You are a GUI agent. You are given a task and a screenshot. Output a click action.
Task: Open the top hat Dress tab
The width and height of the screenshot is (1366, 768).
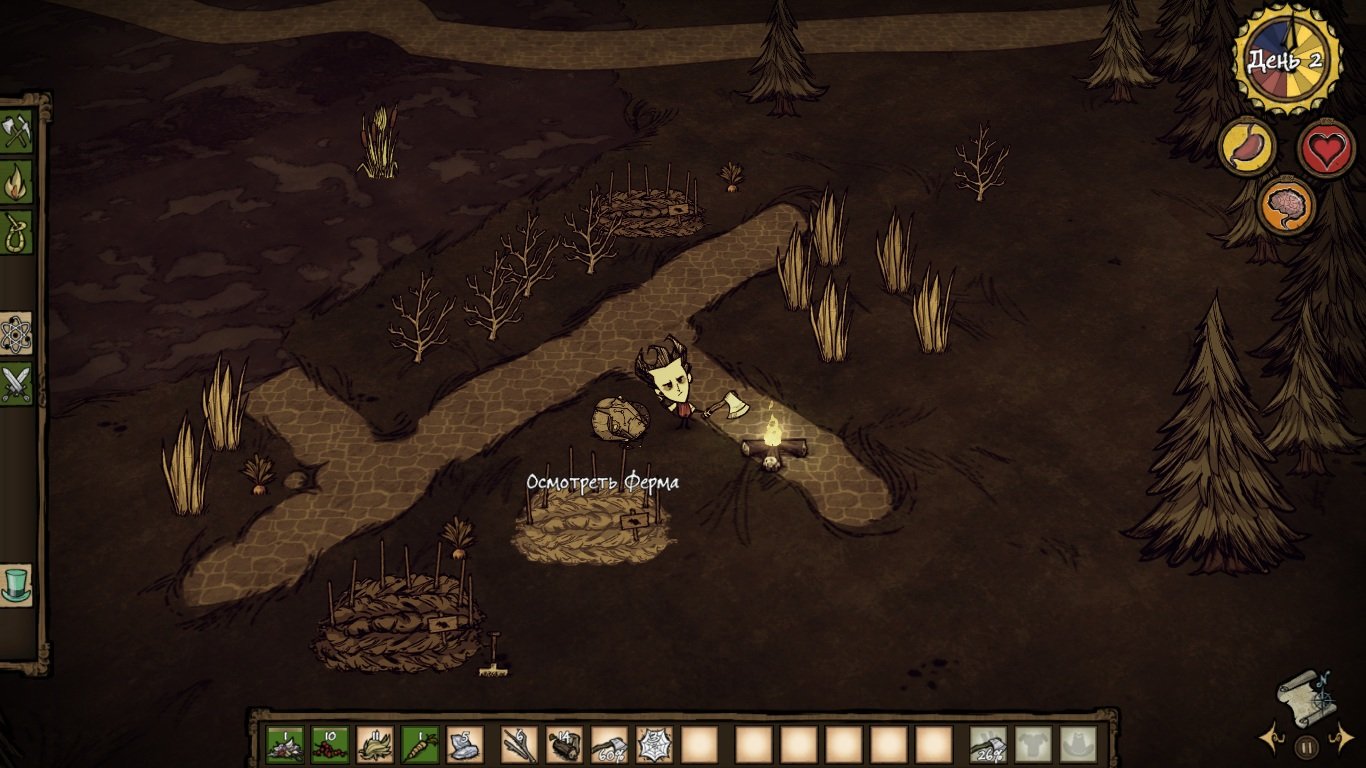click(17, 585)
